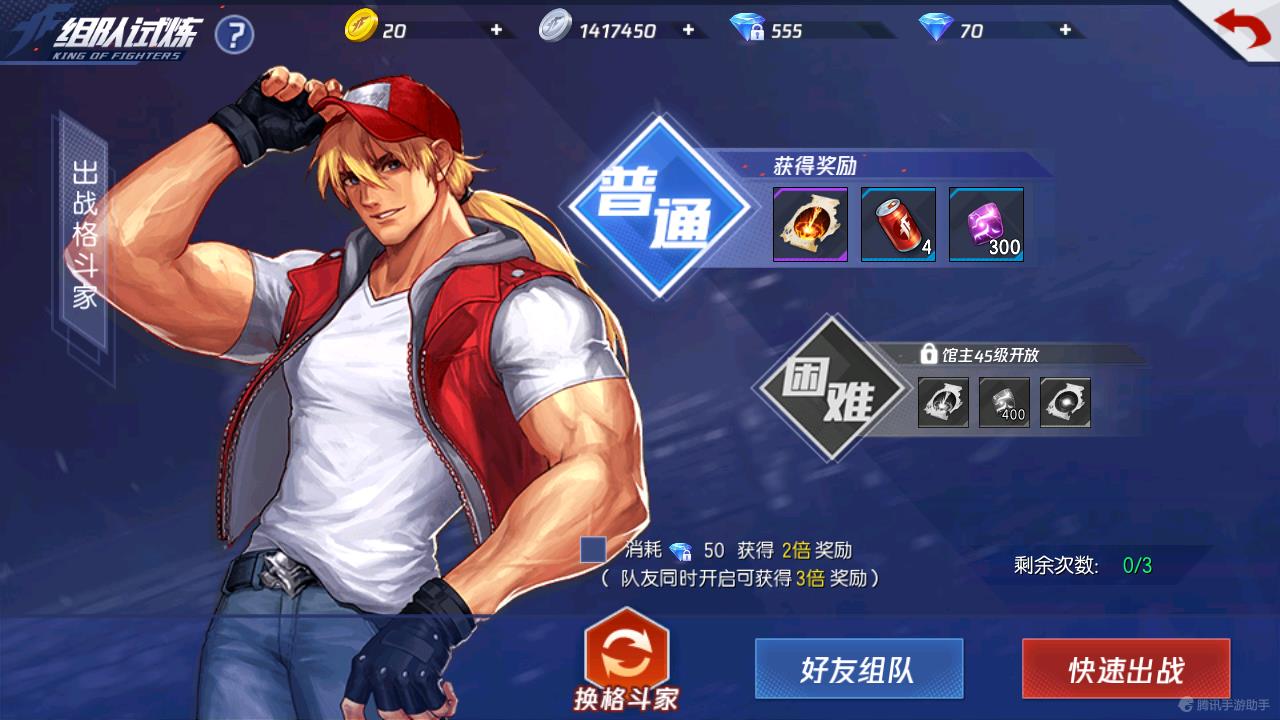Screen dimensions: 1280x720
Task: Click the flame scroll reward icon
Action: [x=809, y=224]
